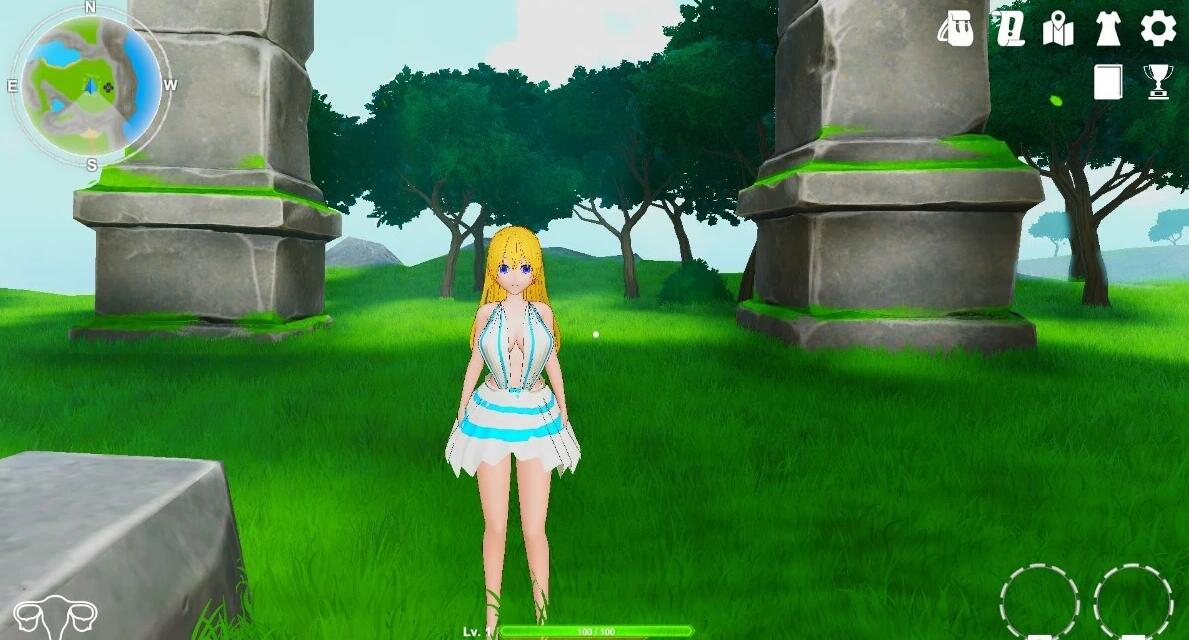Open the quest scroll log

[x=1010, y=30]
